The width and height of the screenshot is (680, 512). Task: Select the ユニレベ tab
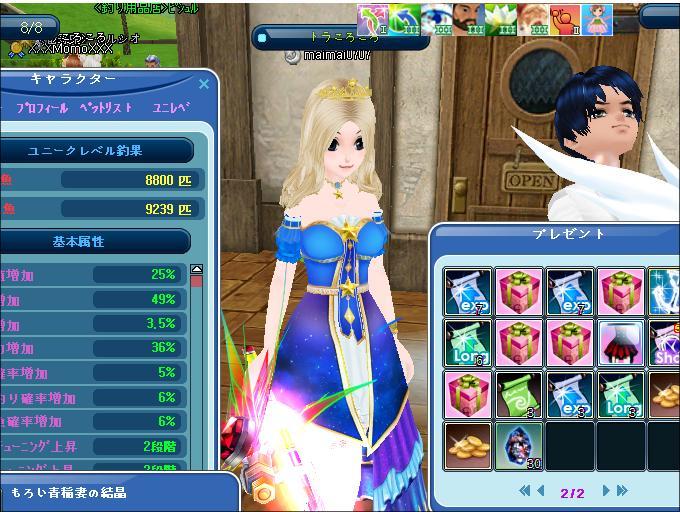click(x=171, y=107)
